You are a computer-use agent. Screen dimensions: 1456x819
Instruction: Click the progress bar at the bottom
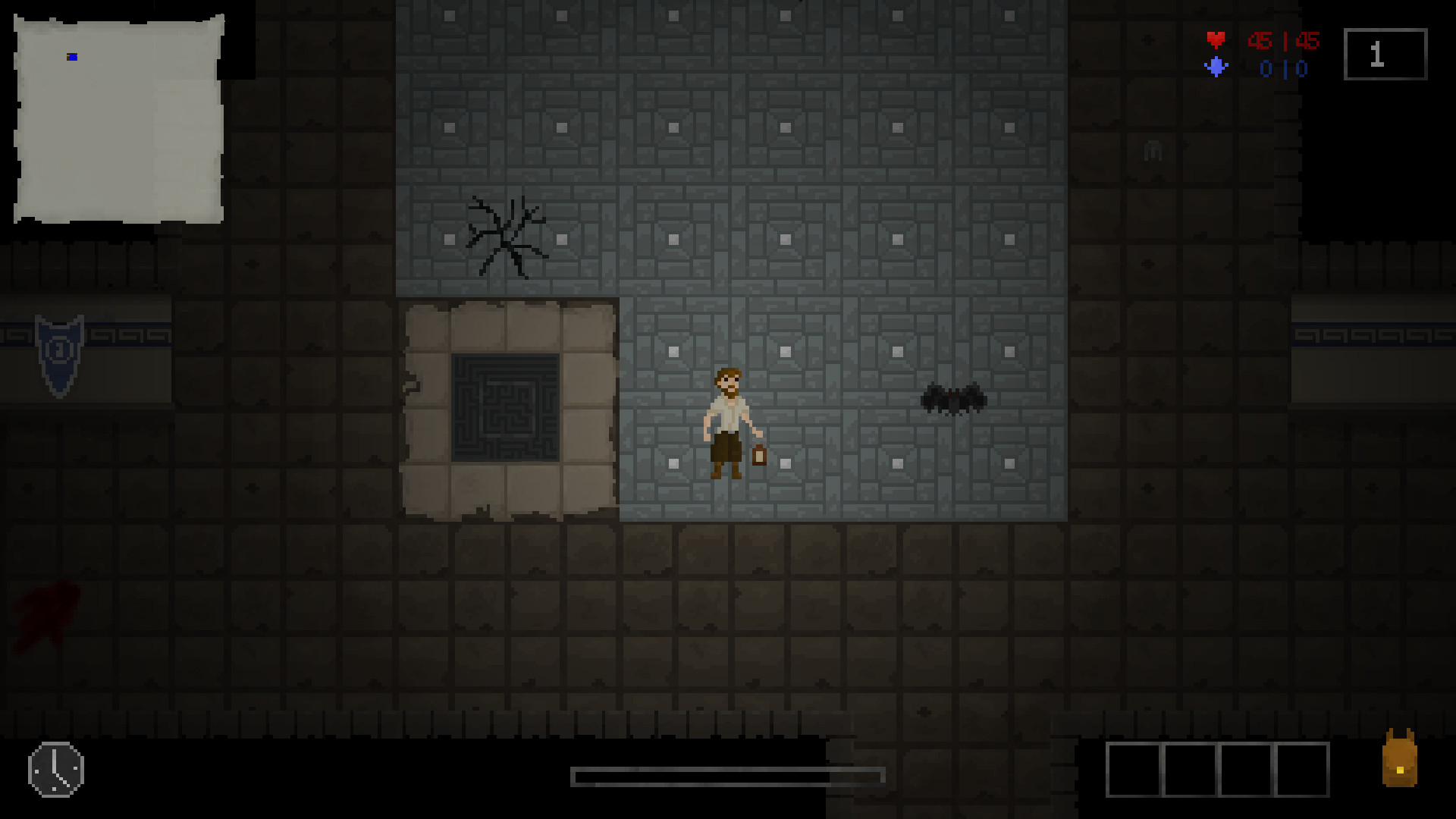[728, 777]
